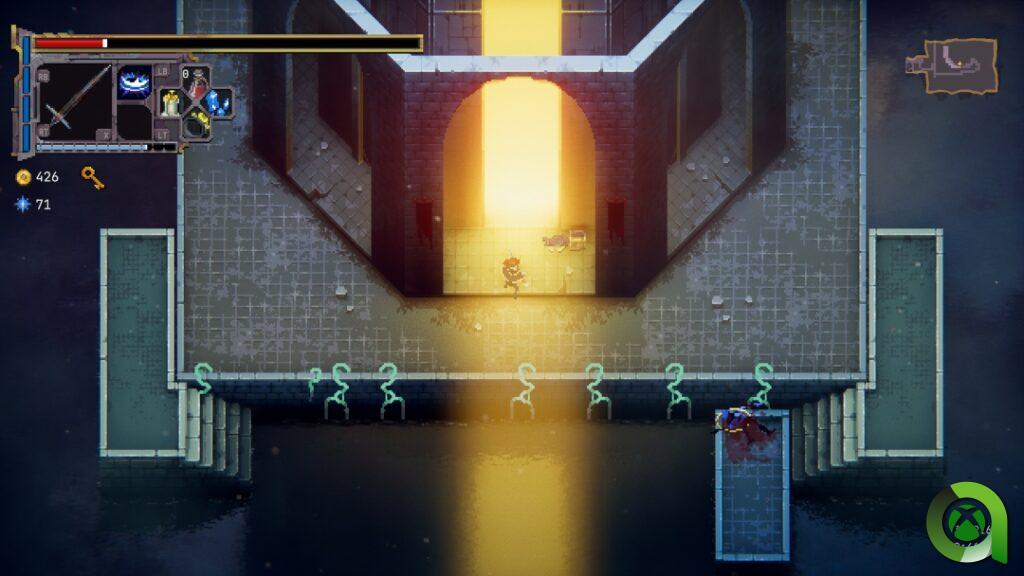Click the golden key icon

(92, 177)
